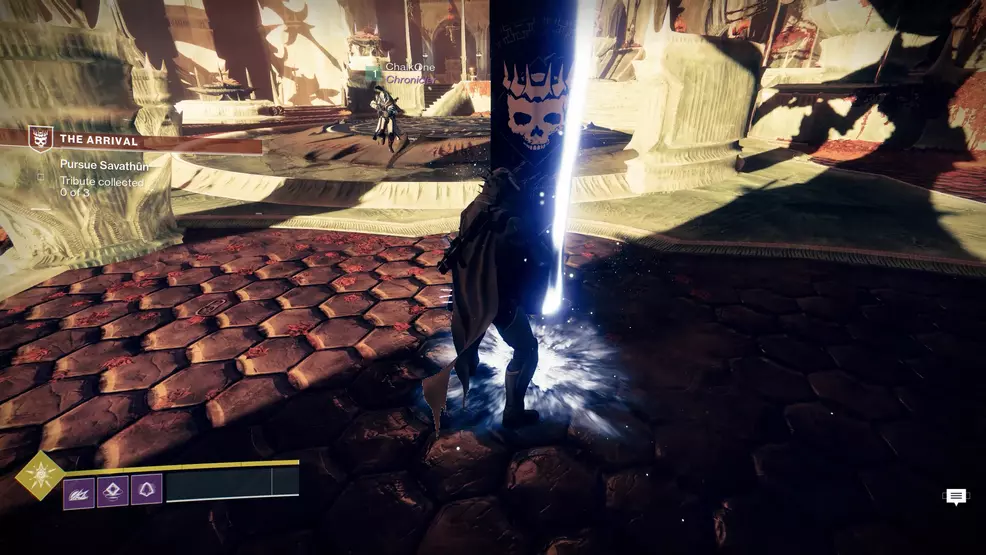Viewport: 986px width, 555px height.
Task: Open the chat bubble icon
Action: 956,497
